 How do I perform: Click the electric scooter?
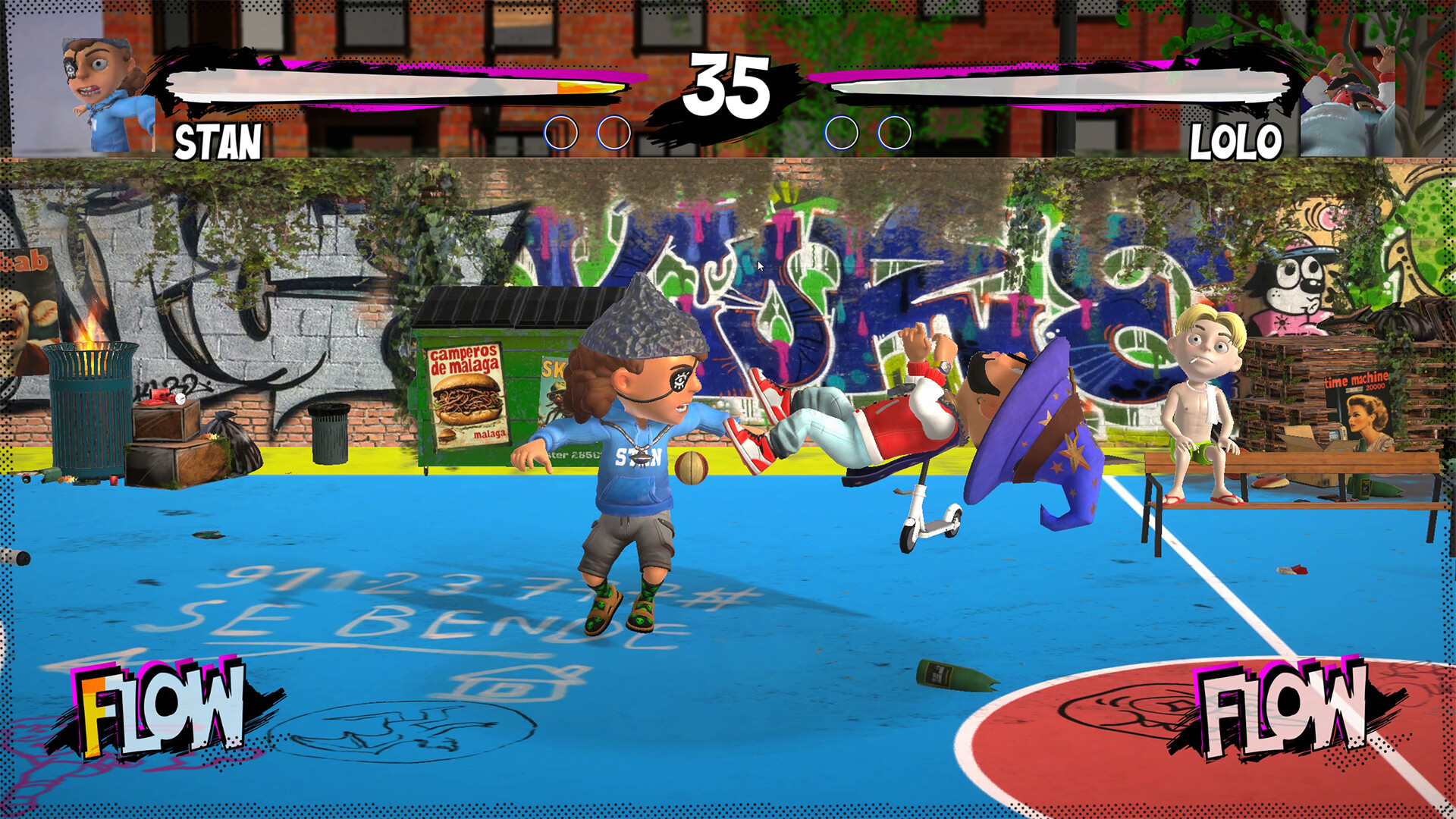pyautogui.click(x=929, y=519)
